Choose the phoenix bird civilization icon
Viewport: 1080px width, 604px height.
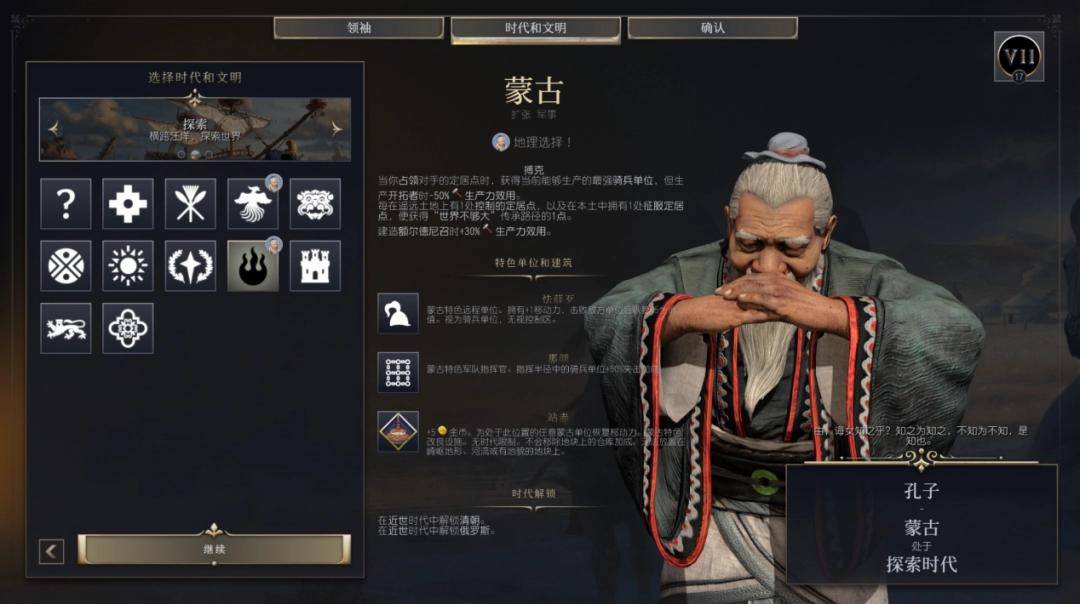[252, 204]
